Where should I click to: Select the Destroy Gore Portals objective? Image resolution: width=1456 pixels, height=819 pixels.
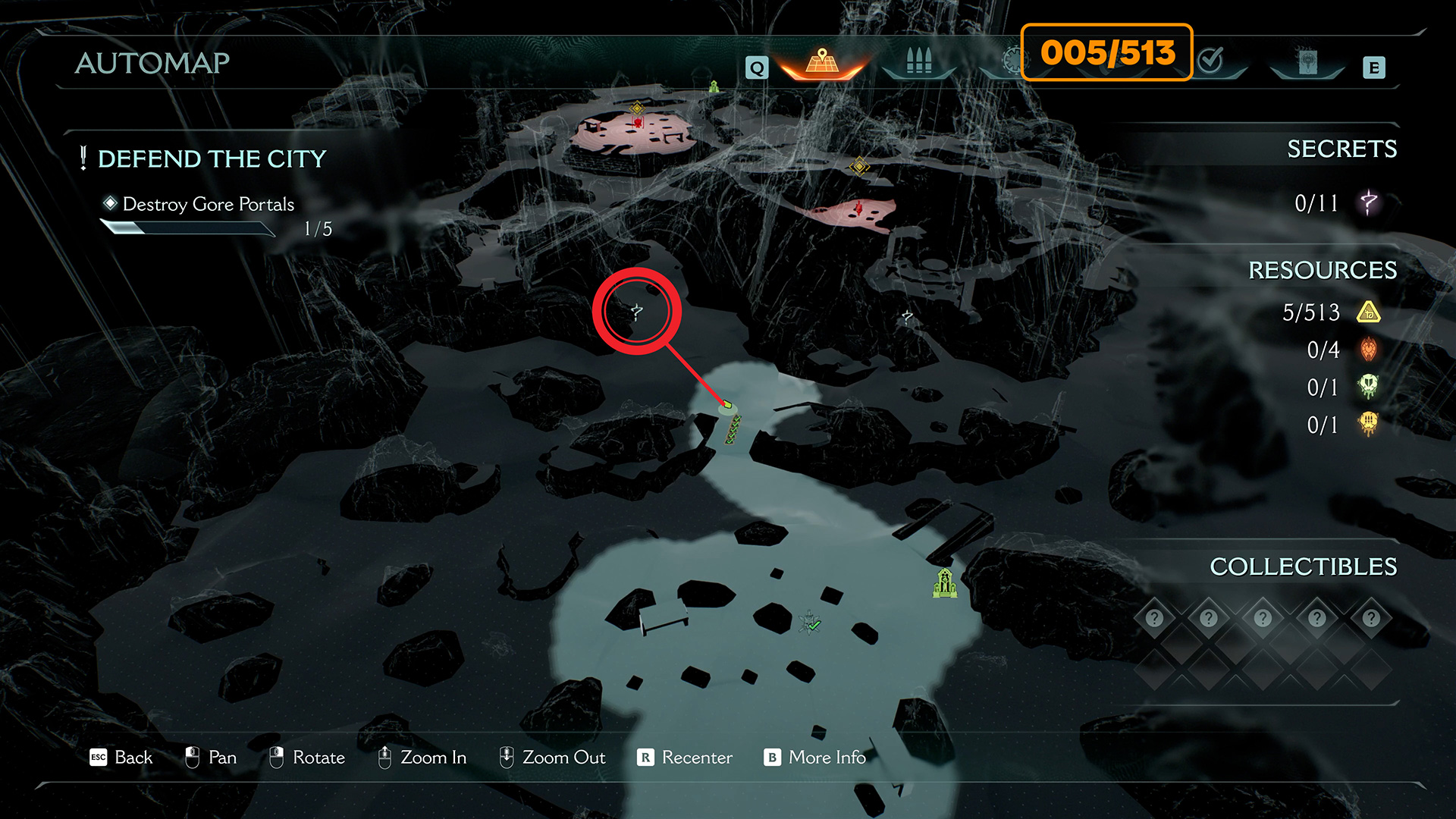(208, 205)
